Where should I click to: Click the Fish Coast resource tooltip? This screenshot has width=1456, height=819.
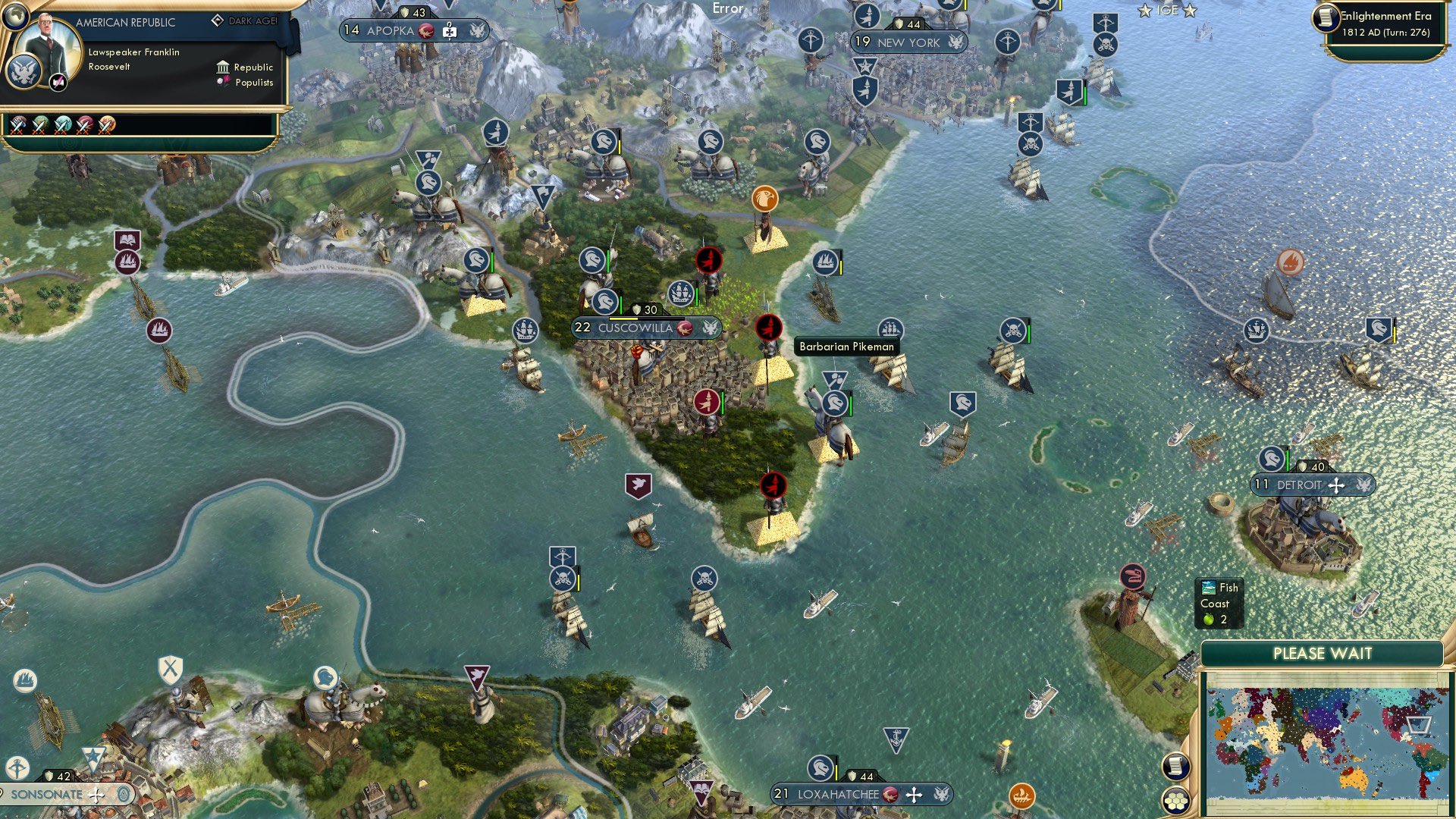[x=1220, y=603]
